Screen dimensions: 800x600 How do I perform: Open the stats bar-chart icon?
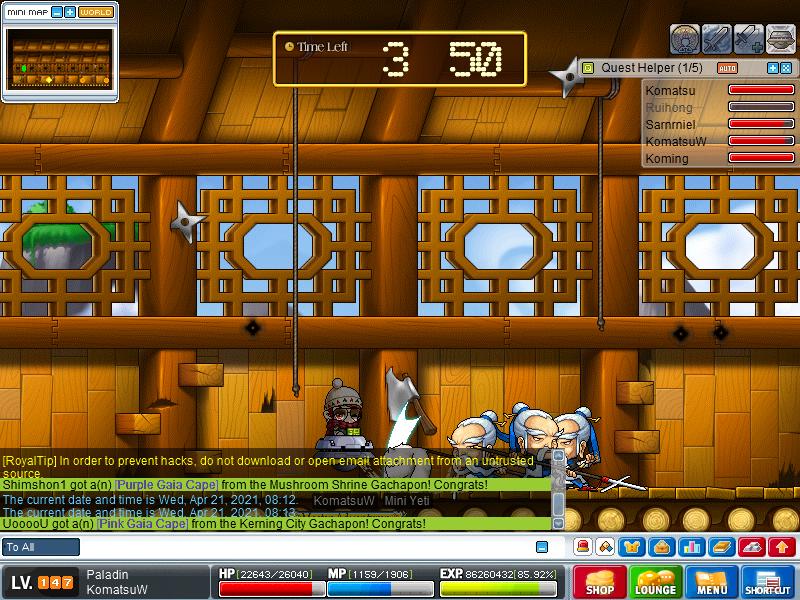[690, 547]
